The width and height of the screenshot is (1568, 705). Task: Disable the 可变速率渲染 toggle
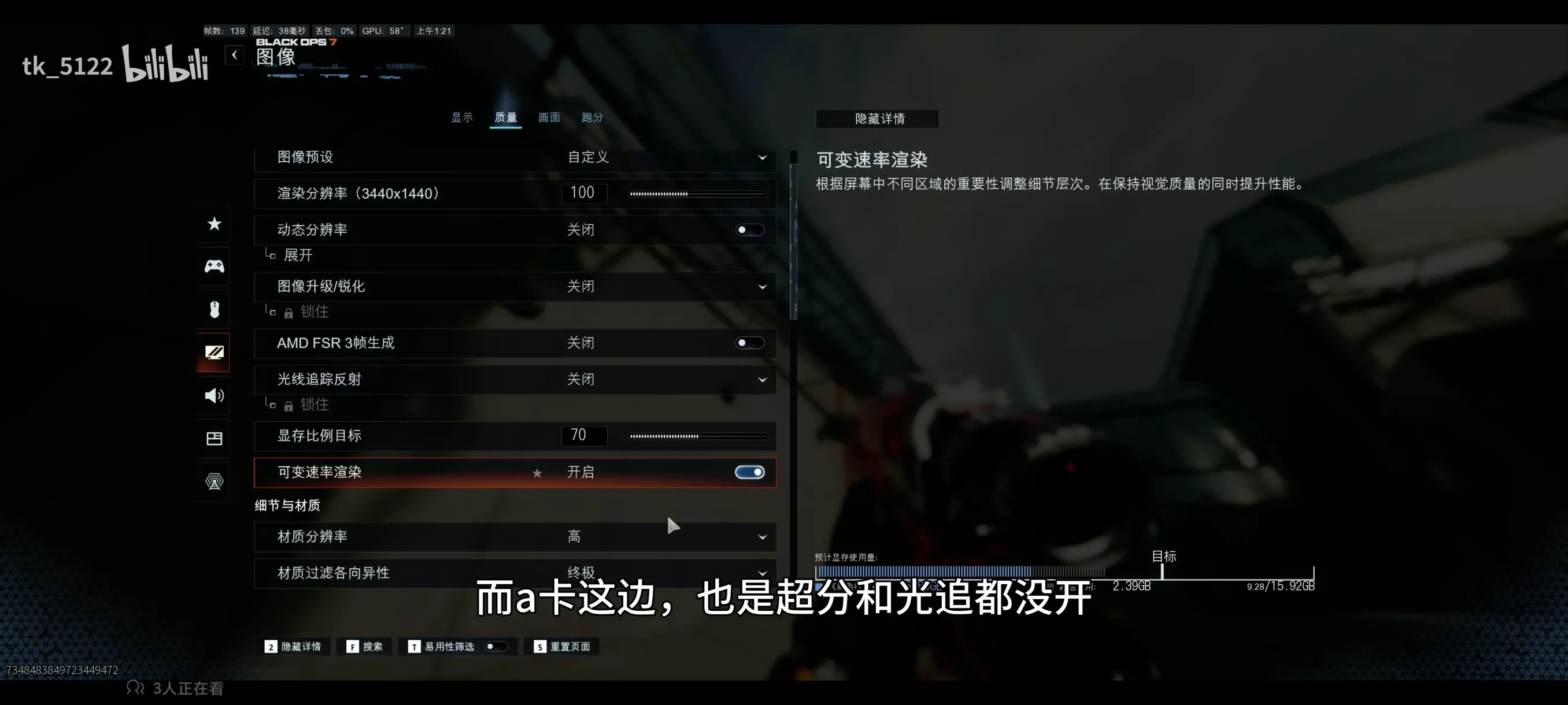[x=749, y=472]
